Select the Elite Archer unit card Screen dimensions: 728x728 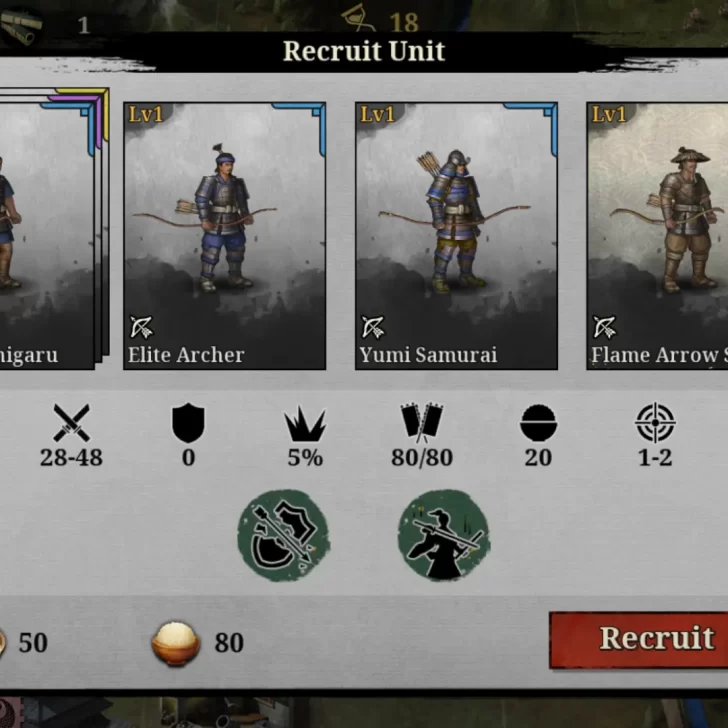coord(224,236)
